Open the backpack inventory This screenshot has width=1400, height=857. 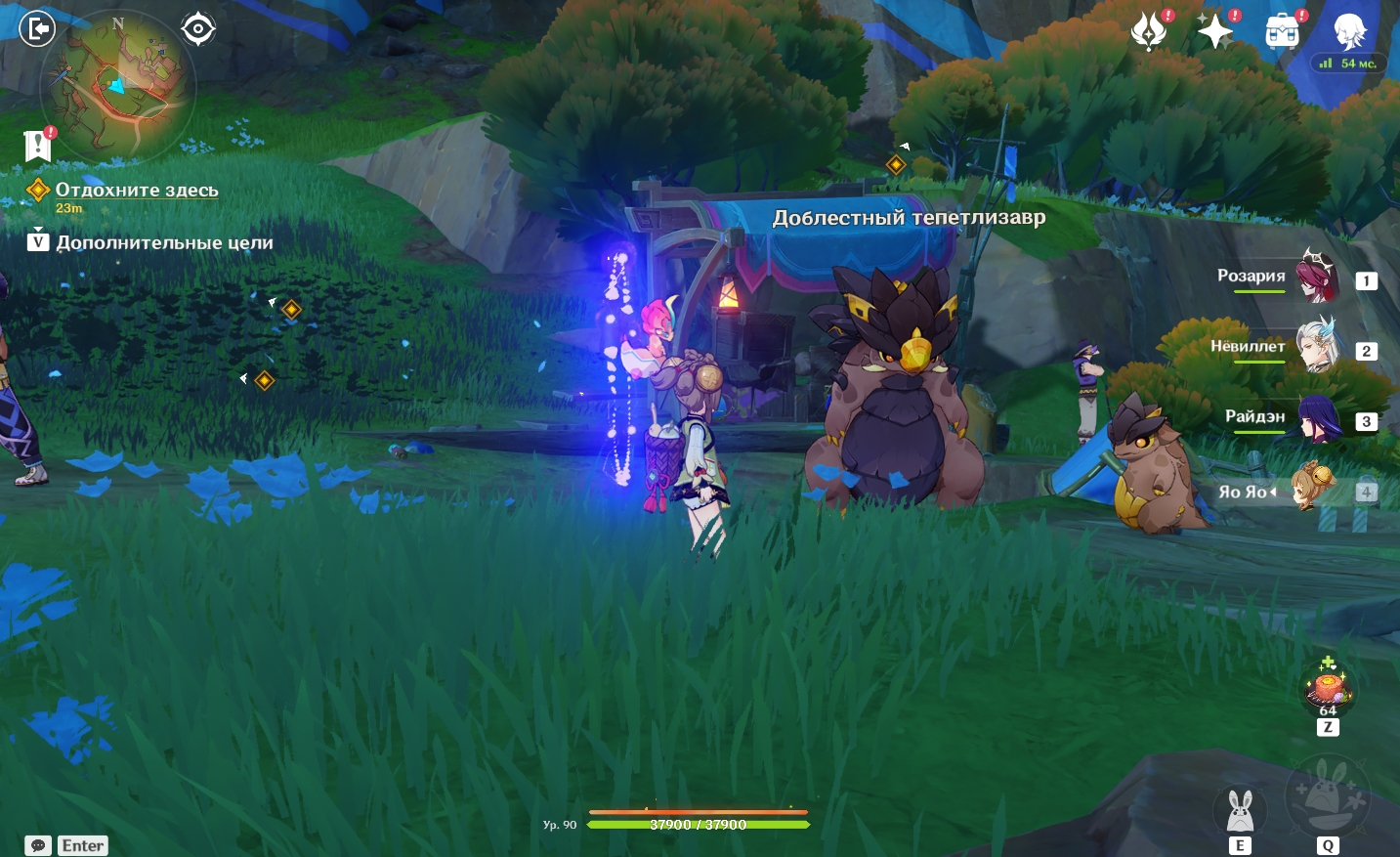(x=1282, y=32)
